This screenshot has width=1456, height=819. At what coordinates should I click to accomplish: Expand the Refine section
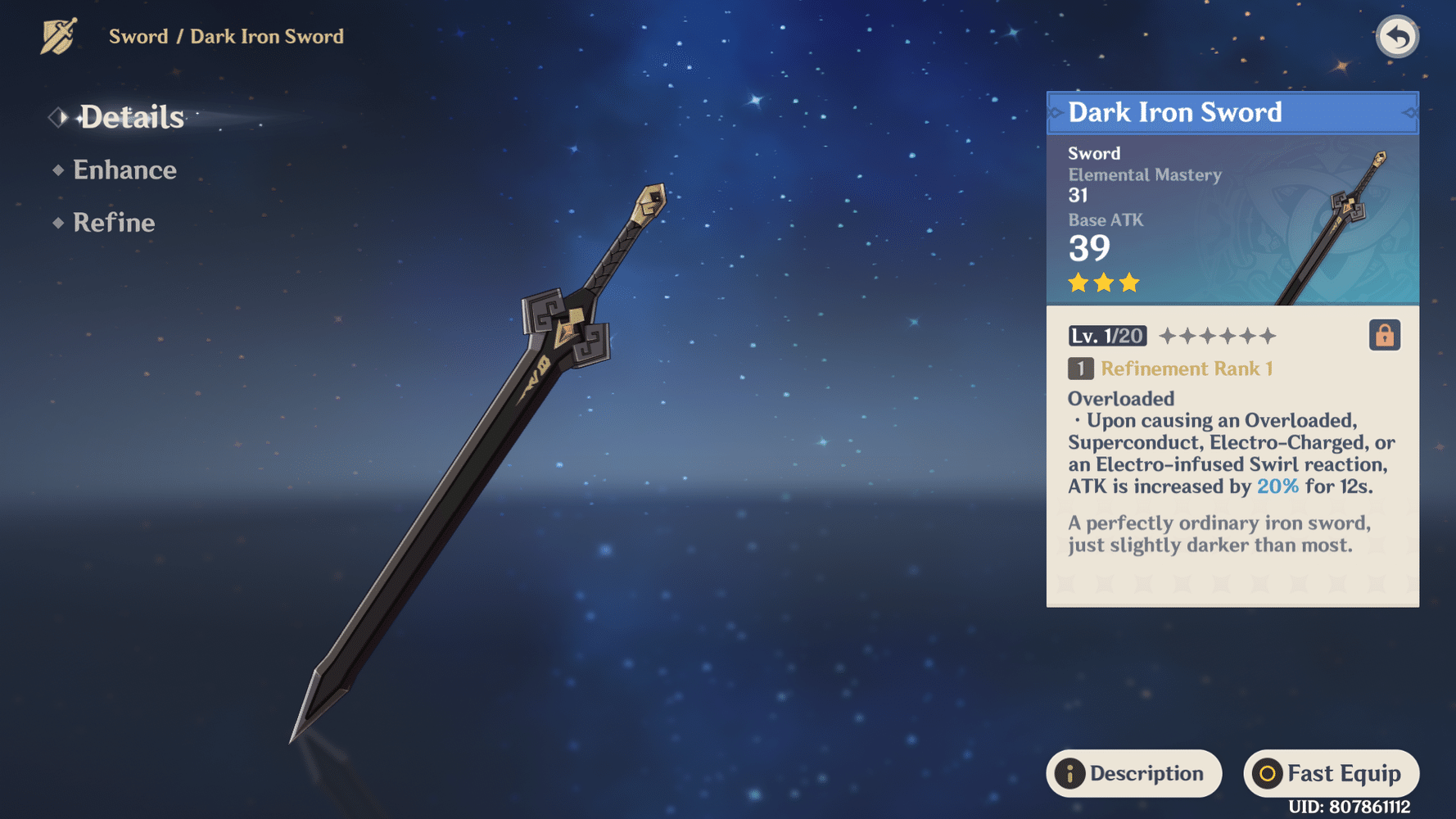114,222
